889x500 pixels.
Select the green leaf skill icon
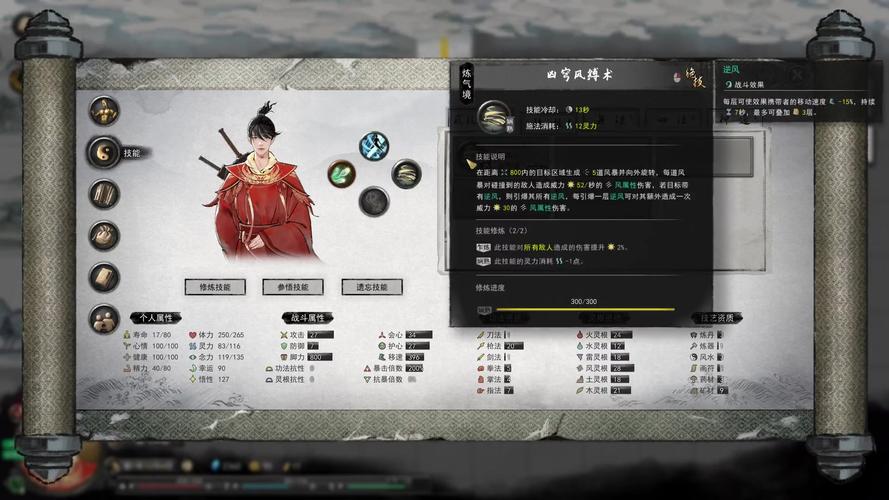coord(342,174)
